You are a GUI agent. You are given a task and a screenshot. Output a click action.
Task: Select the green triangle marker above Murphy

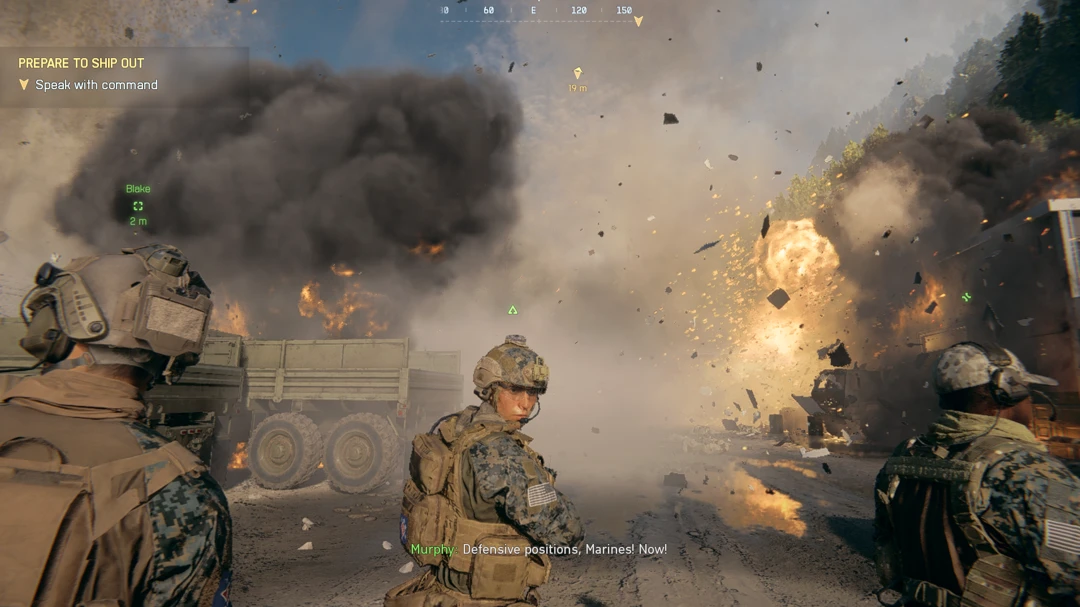click(513, 310)
